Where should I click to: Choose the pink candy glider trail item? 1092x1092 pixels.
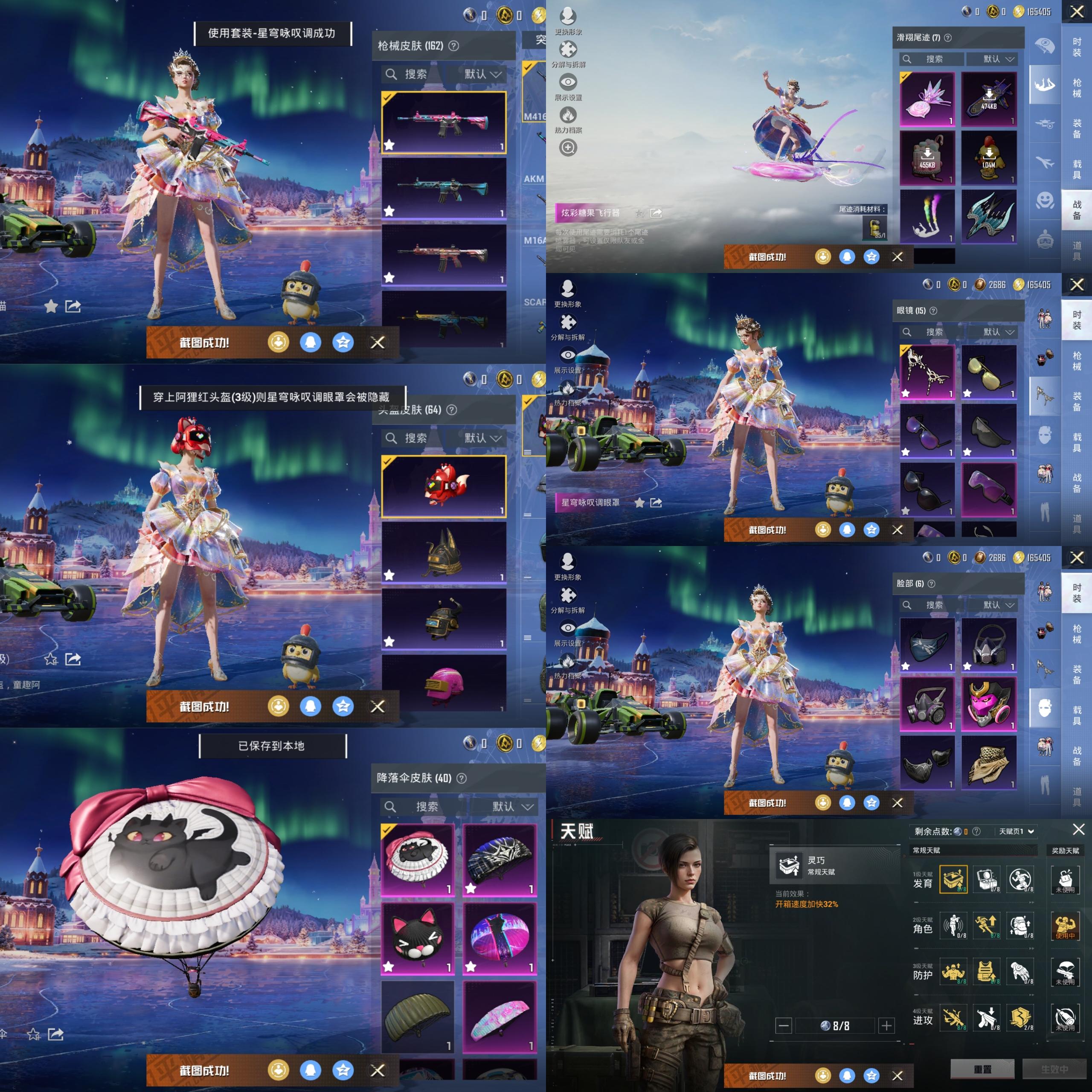click(927, 99)
